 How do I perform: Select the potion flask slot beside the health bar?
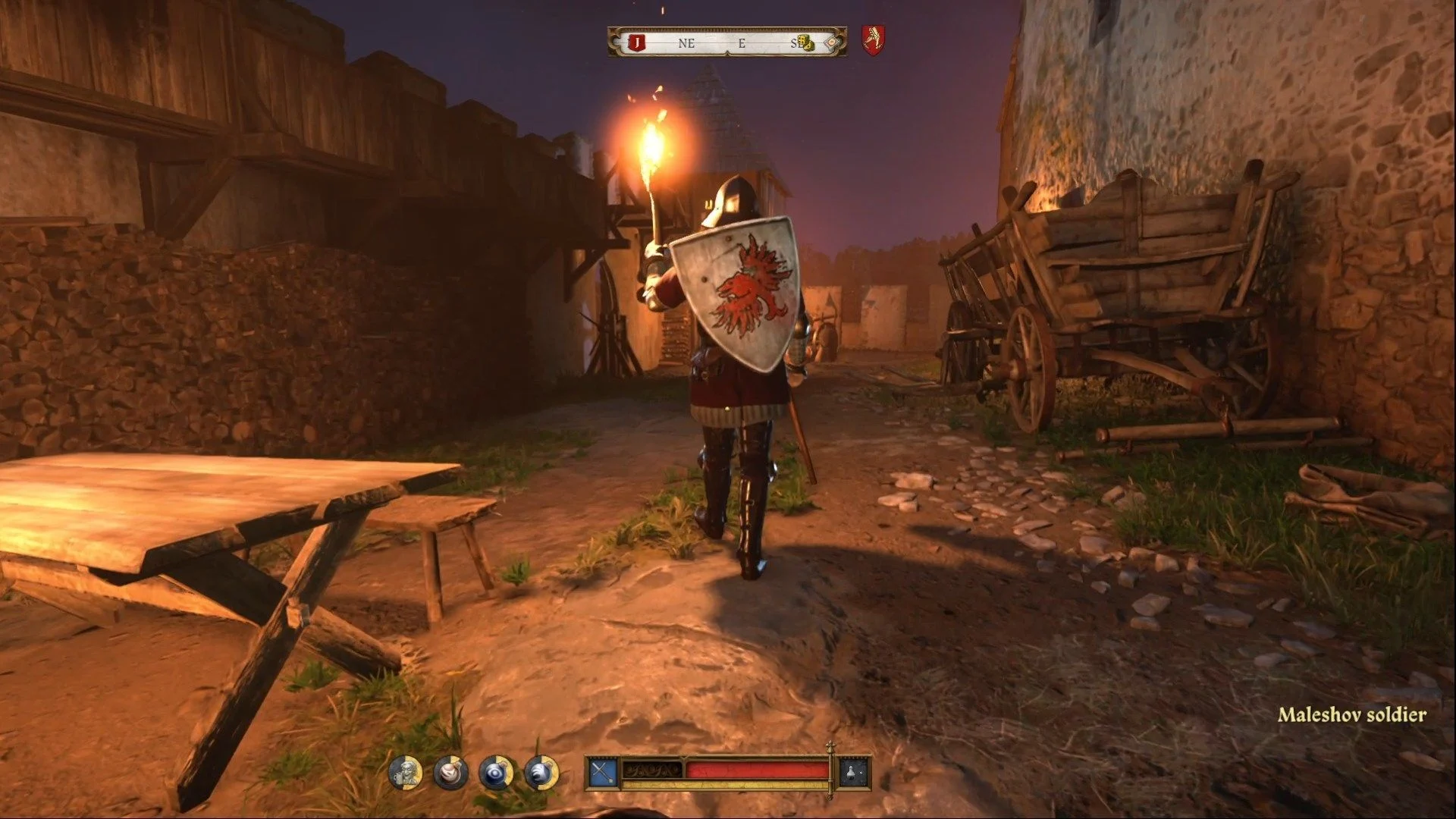coord(852,773)
